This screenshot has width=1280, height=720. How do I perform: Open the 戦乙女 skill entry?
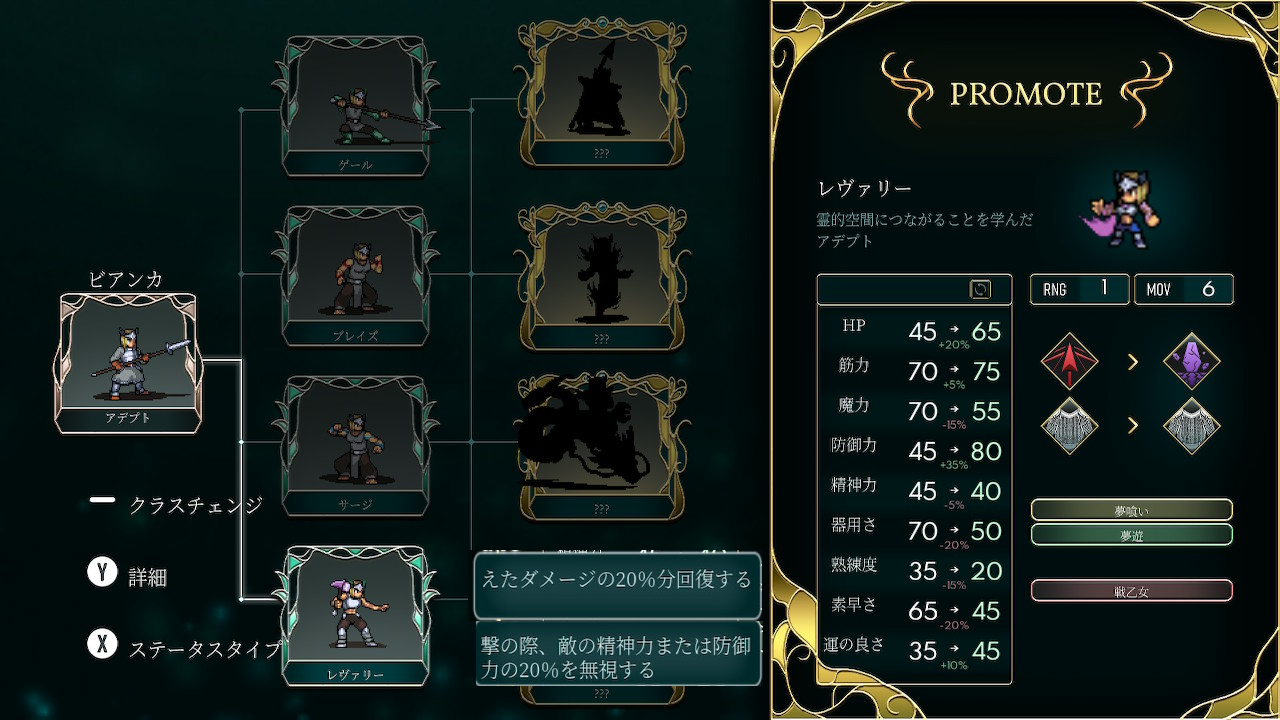pyautogui.click(x=1131, y=591)
